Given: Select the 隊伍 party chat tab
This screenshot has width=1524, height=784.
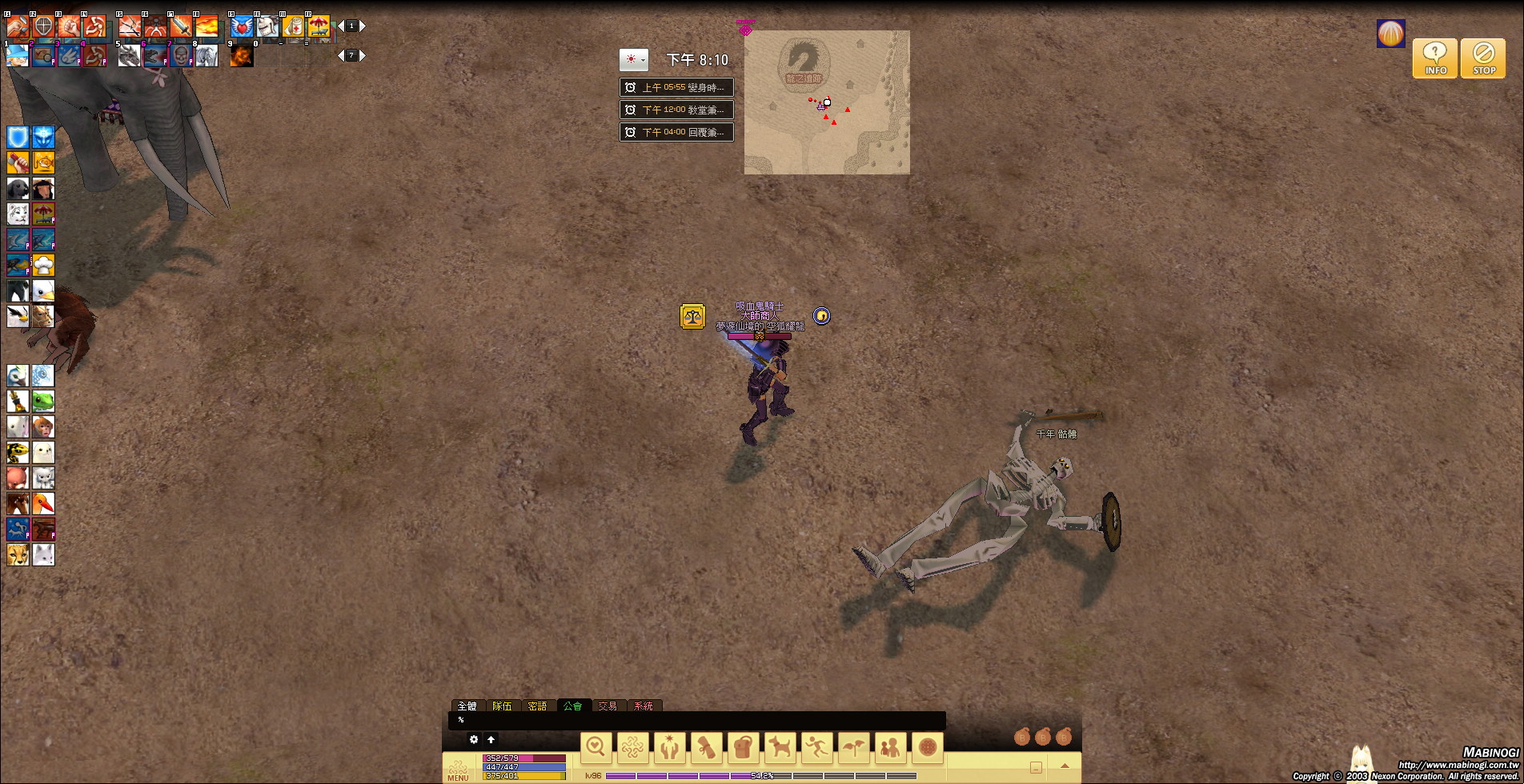Looking at the screenshot, I should click(502, 706).
